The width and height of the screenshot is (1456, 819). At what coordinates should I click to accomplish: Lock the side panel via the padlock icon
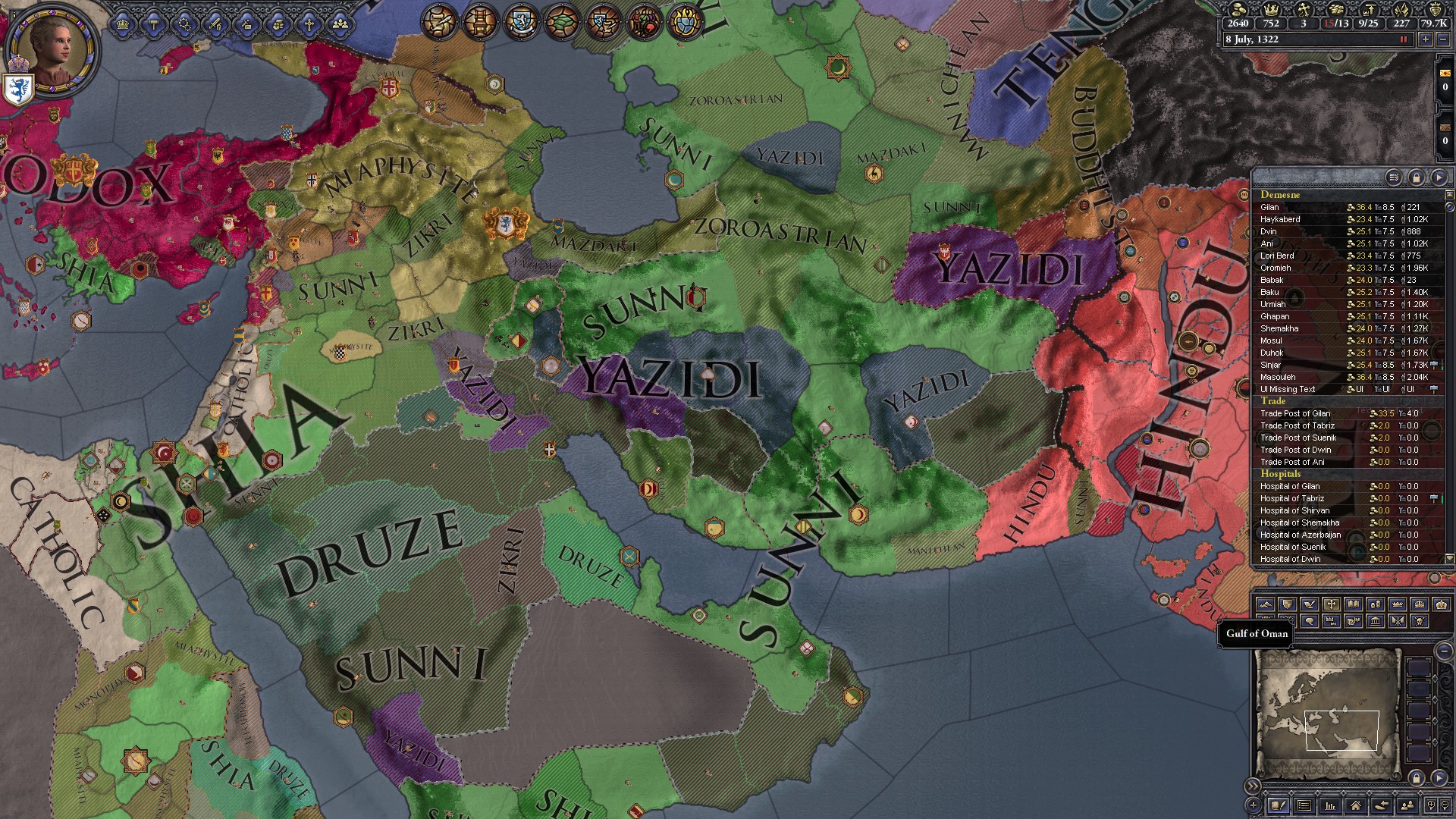(x=1417, y=177)
